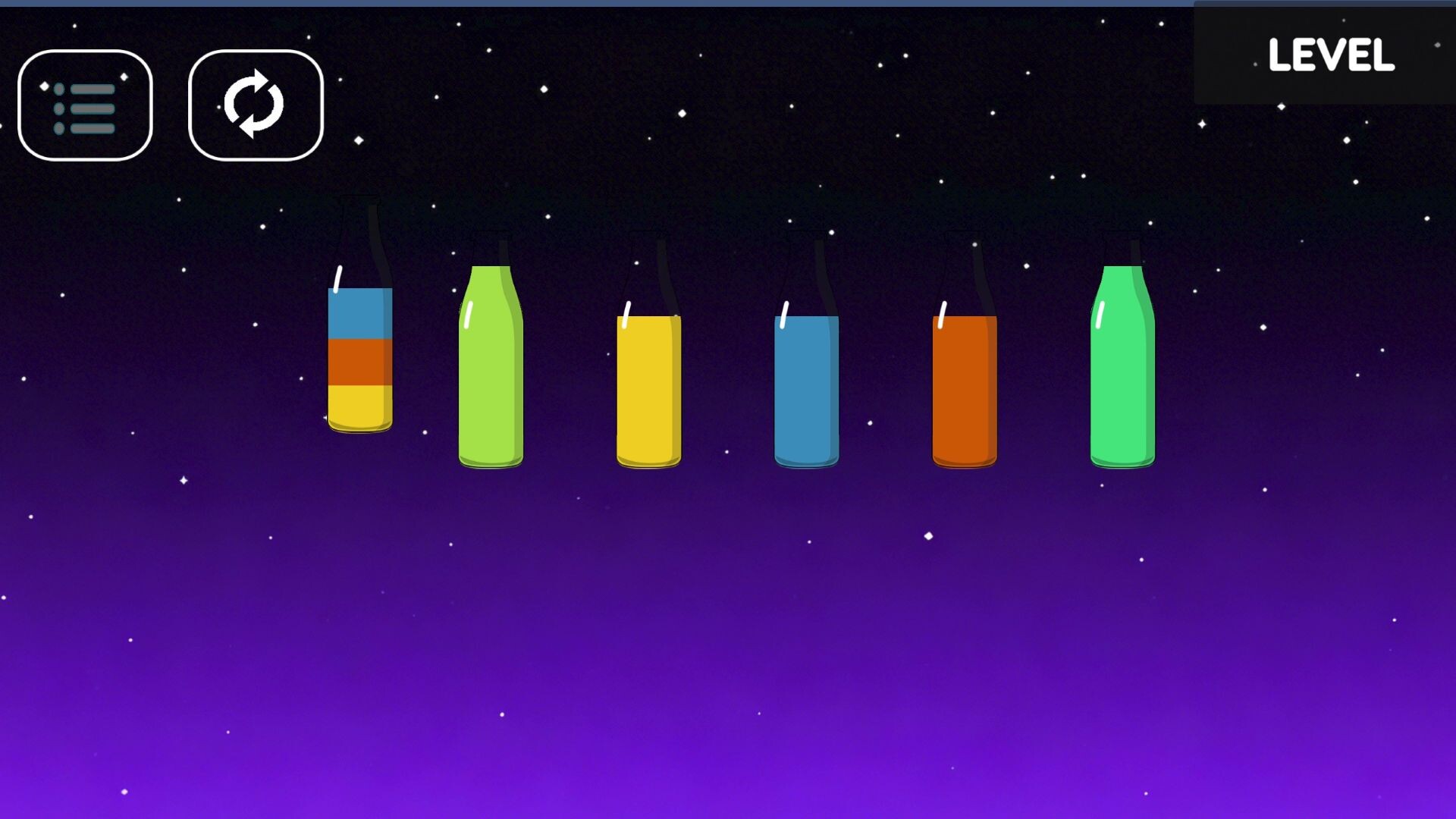Click the LEVEL text label
The width and height of the screenshot is (1456, 819).
[x=1331, y=55]
